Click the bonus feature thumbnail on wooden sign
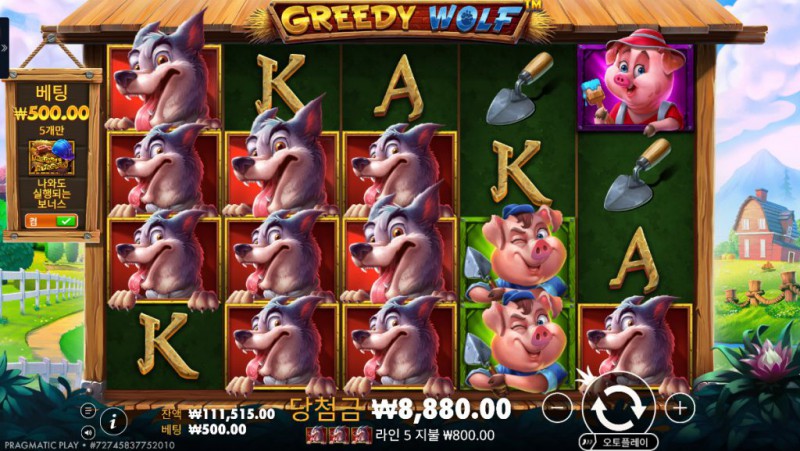Viewport: 800px width, 451px height. click(51, 156)
